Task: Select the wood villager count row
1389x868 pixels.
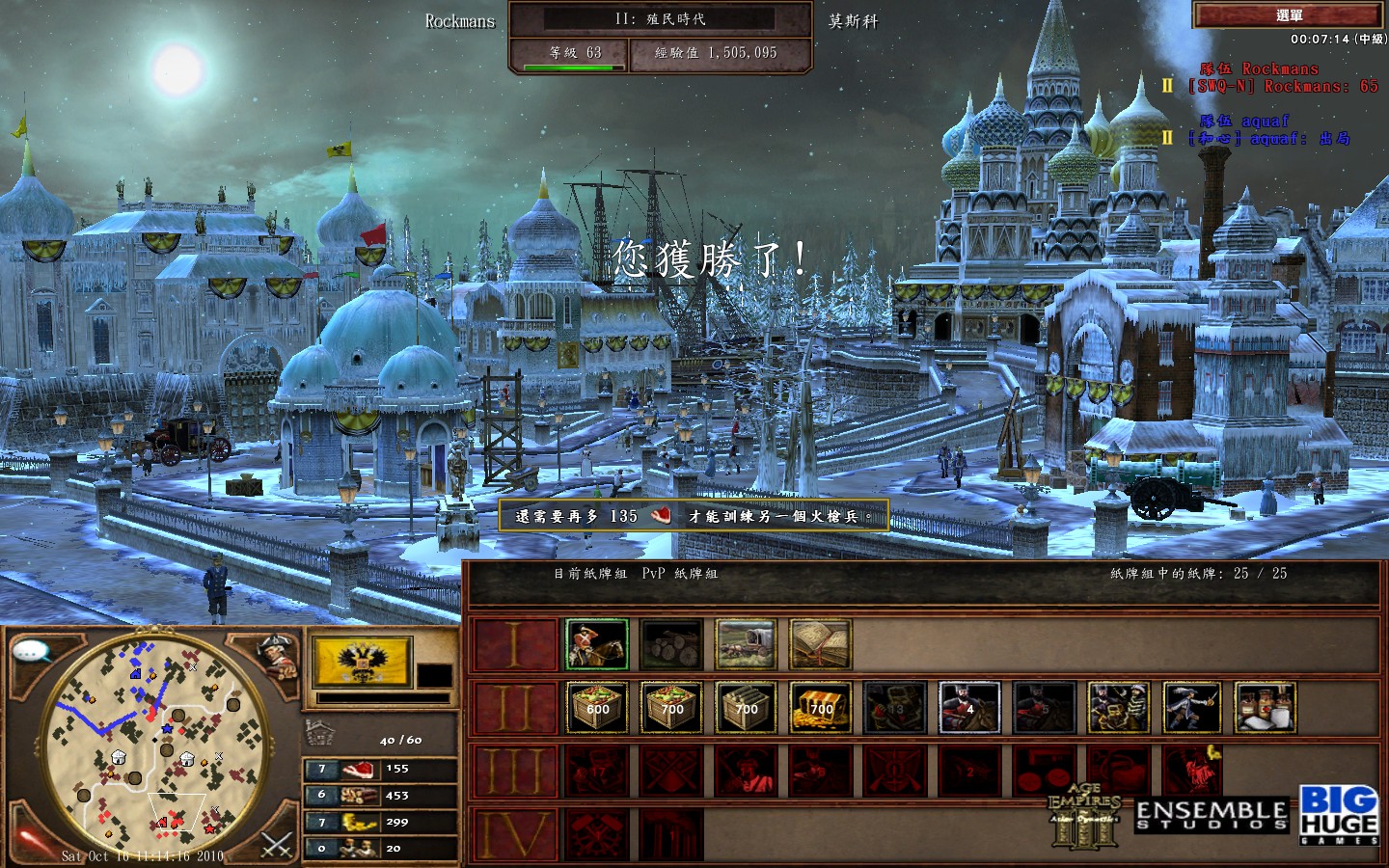Action: [x=380, y=796]
